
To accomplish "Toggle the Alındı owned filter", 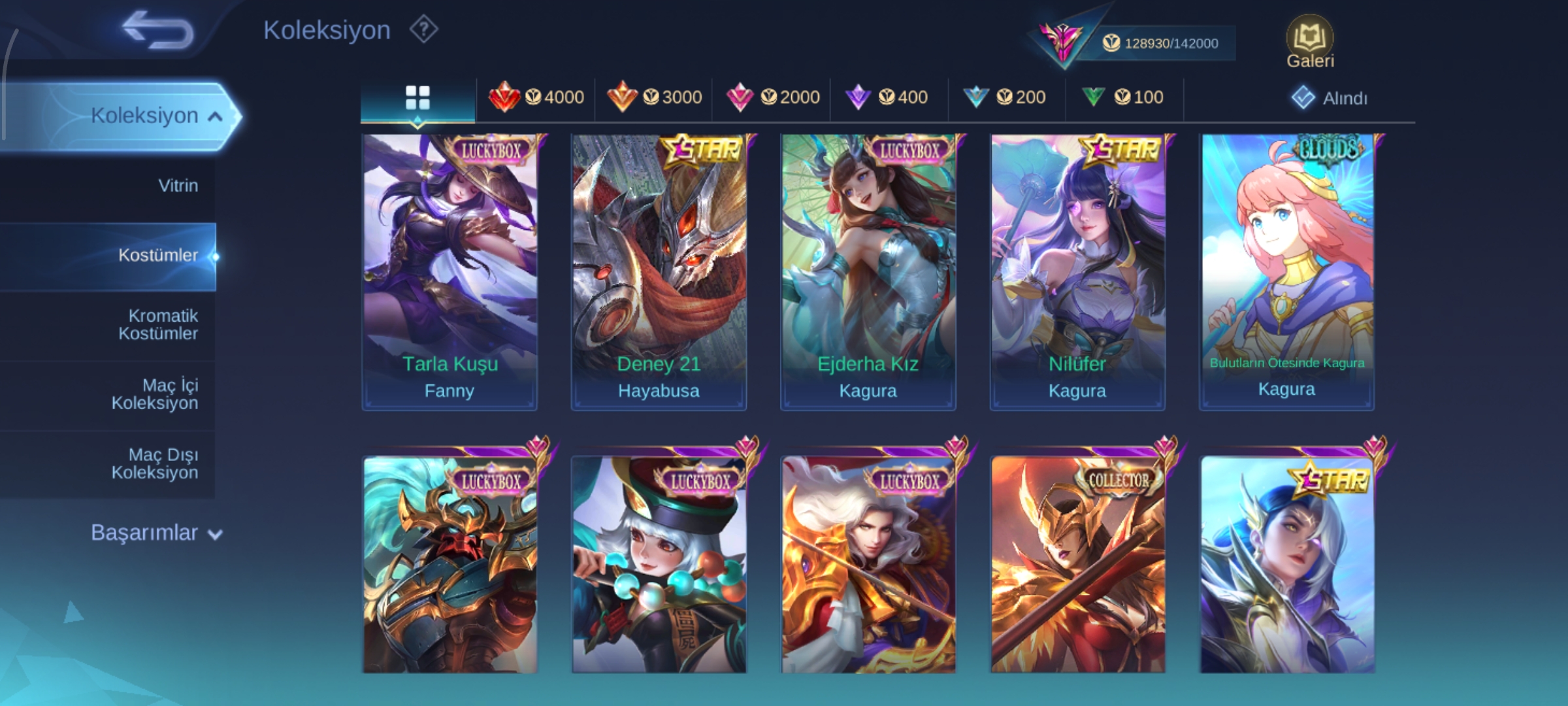I will coord(1330,98).
